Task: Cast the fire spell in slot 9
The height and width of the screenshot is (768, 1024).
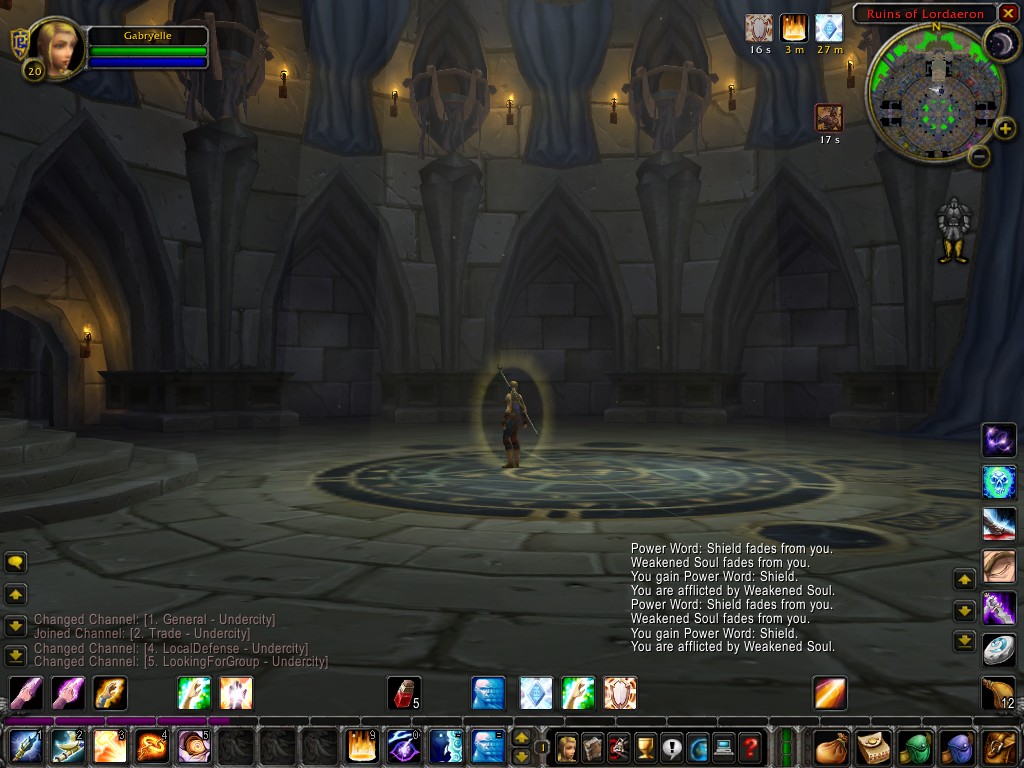Action: coord(361,746)
